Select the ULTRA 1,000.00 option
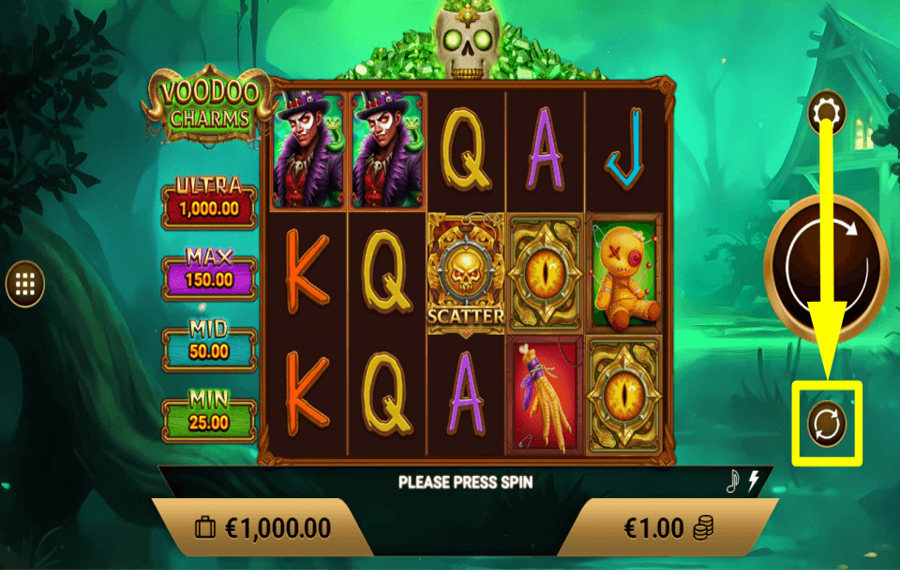Image resolution: width=900 pixels, height=570 pixels. (x=209, y=200)
